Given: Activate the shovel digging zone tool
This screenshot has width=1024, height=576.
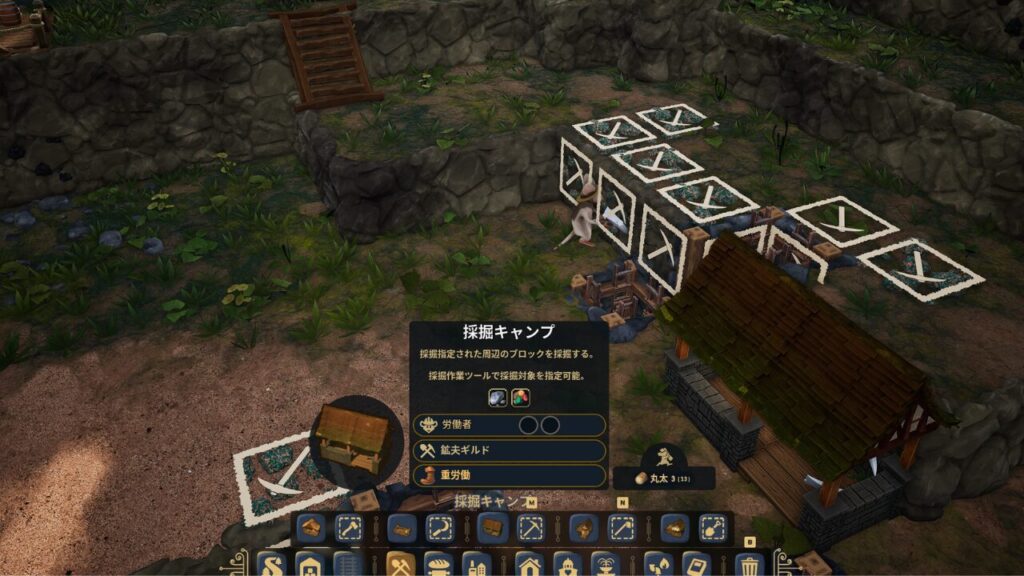Looking at the screenshot, I should pos(712,528).
